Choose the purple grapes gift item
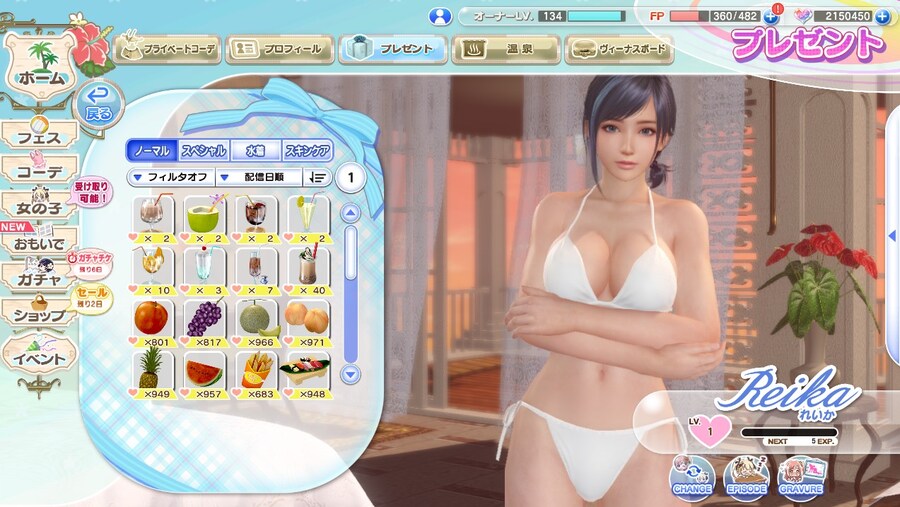 (x=203, y=318)
